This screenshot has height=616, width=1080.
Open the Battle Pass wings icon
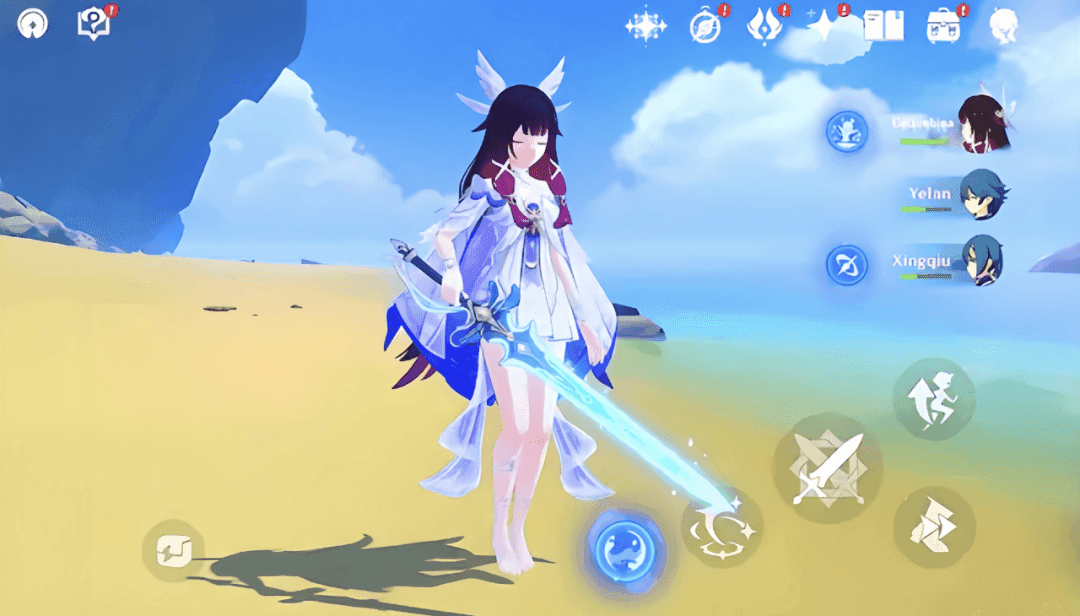point(765,26)
